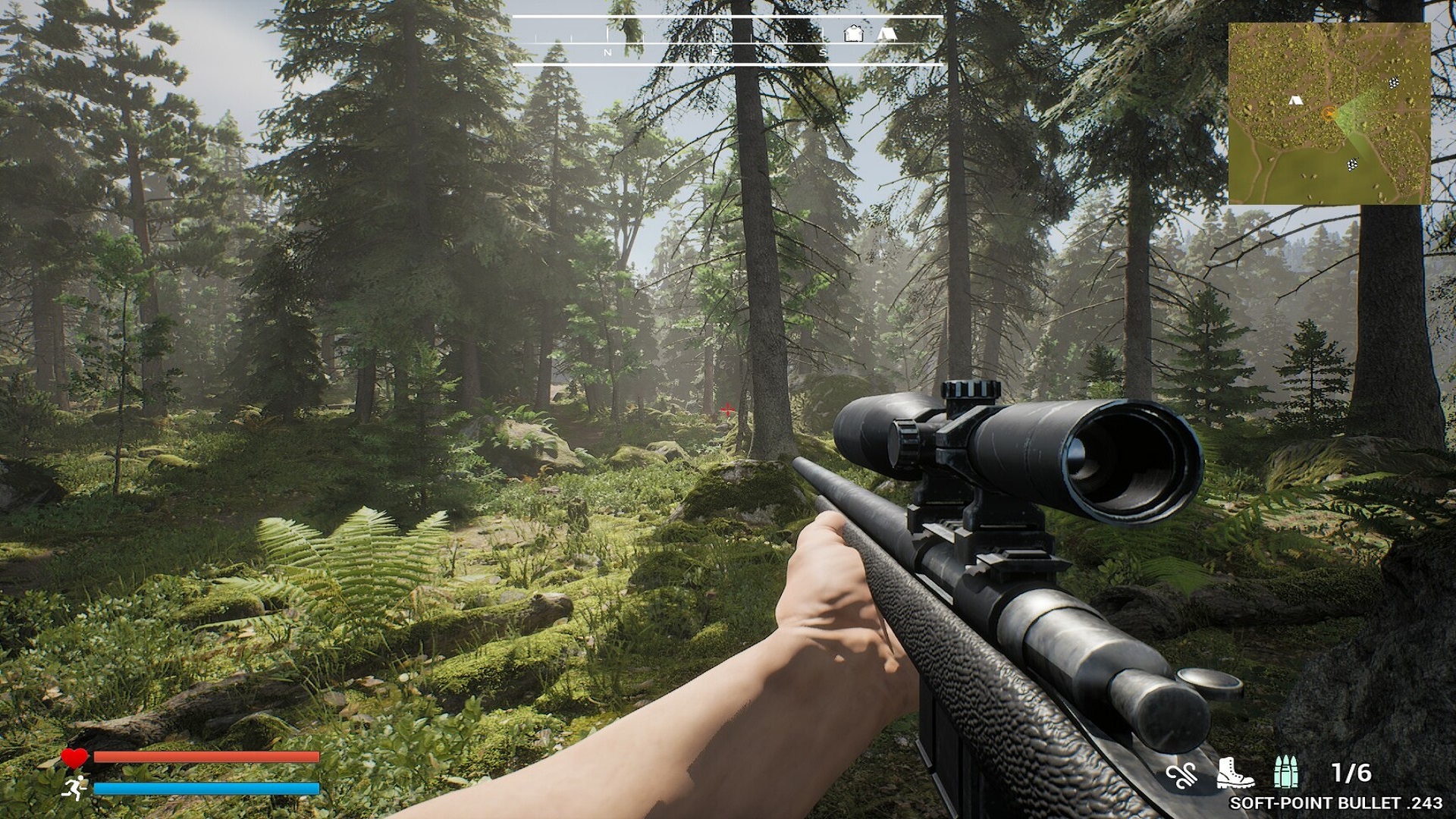Click the red heart health icon
The image size is (1456, 819).
(x=74, y=758)
